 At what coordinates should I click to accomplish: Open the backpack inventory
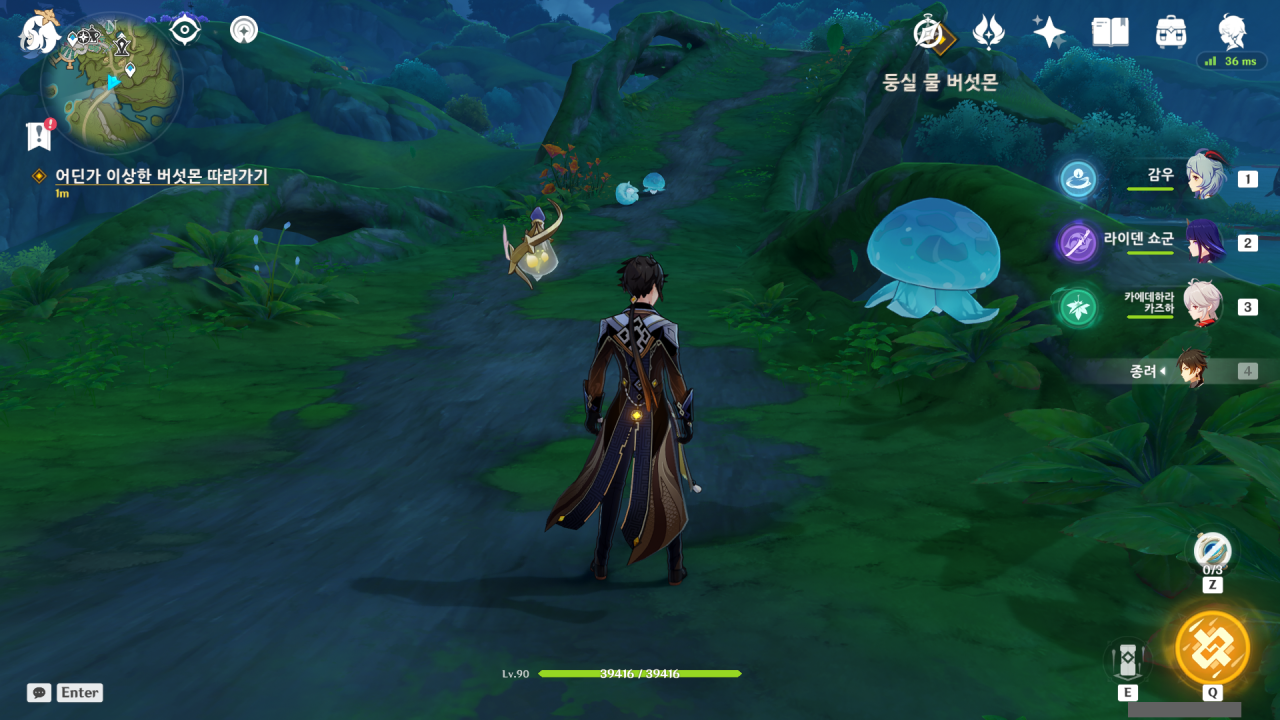click(x=1170, y=32)
